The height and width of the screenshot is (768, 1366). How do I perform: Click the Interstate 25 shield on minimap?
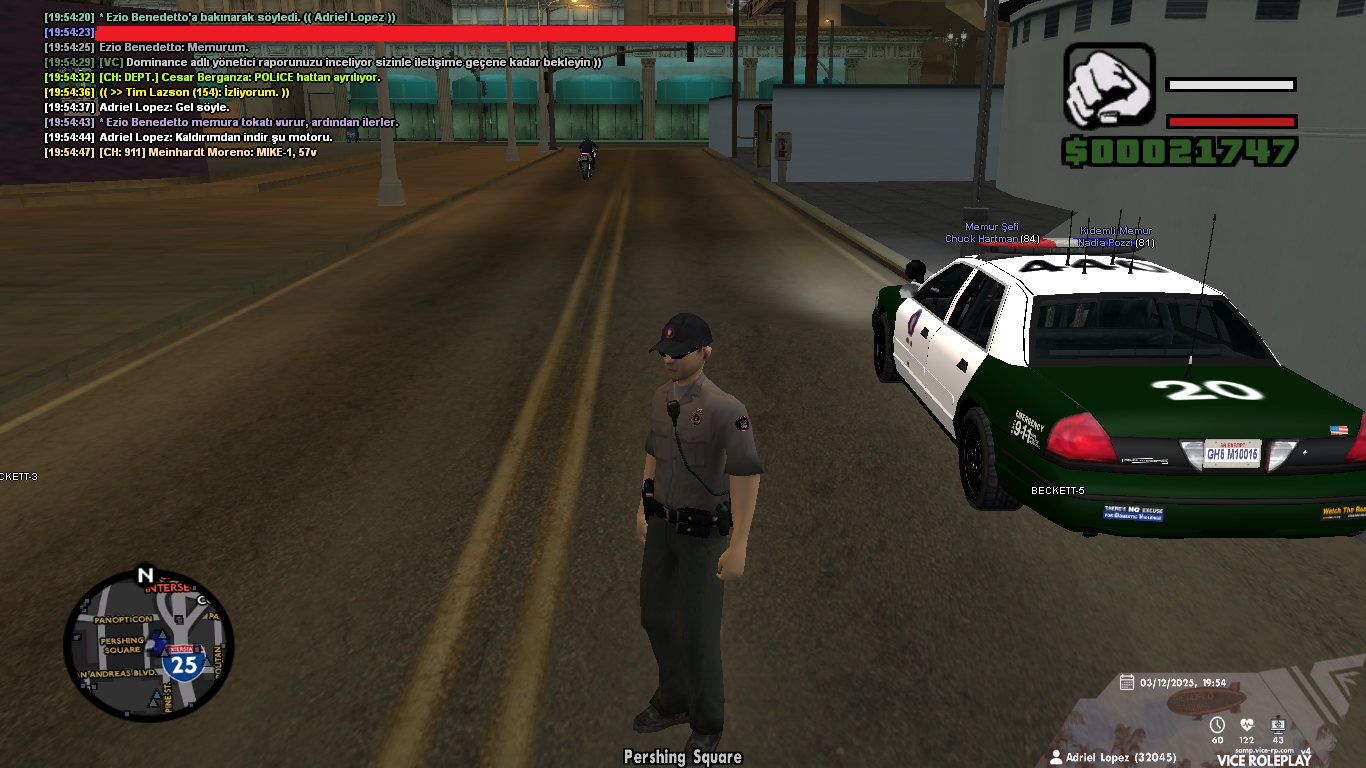[183, 662]
